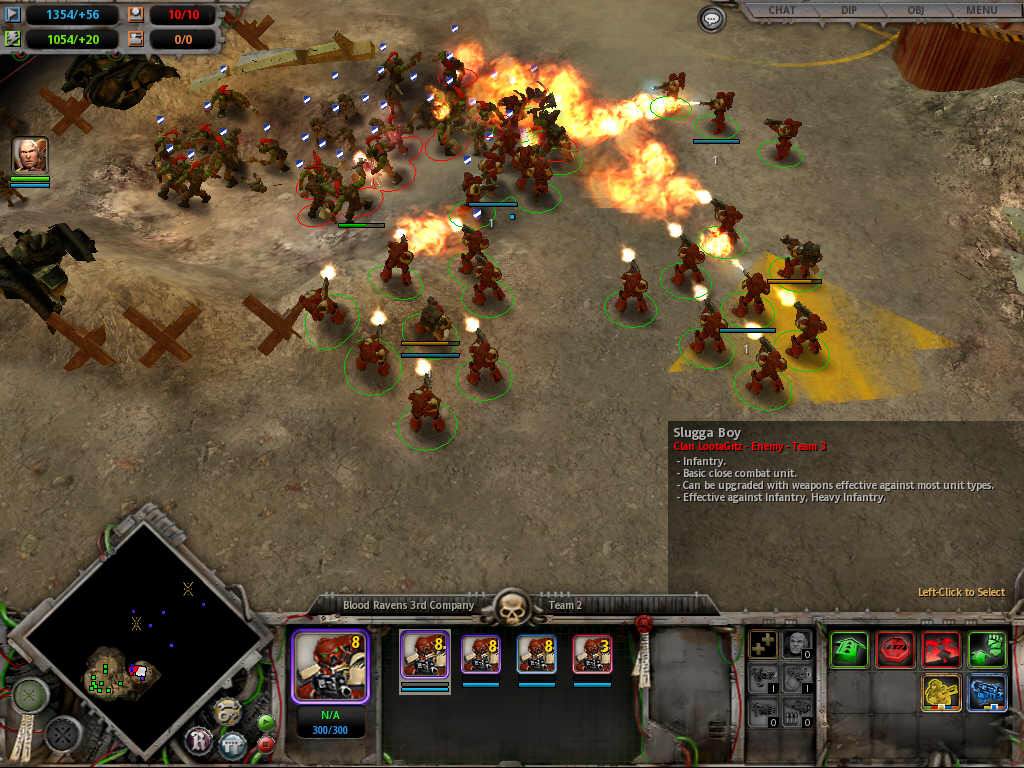Viewport: 1024px width, 768px height.
Task: Select the blue-bordered squad of 8 marines
Action: tap(536, 654)
